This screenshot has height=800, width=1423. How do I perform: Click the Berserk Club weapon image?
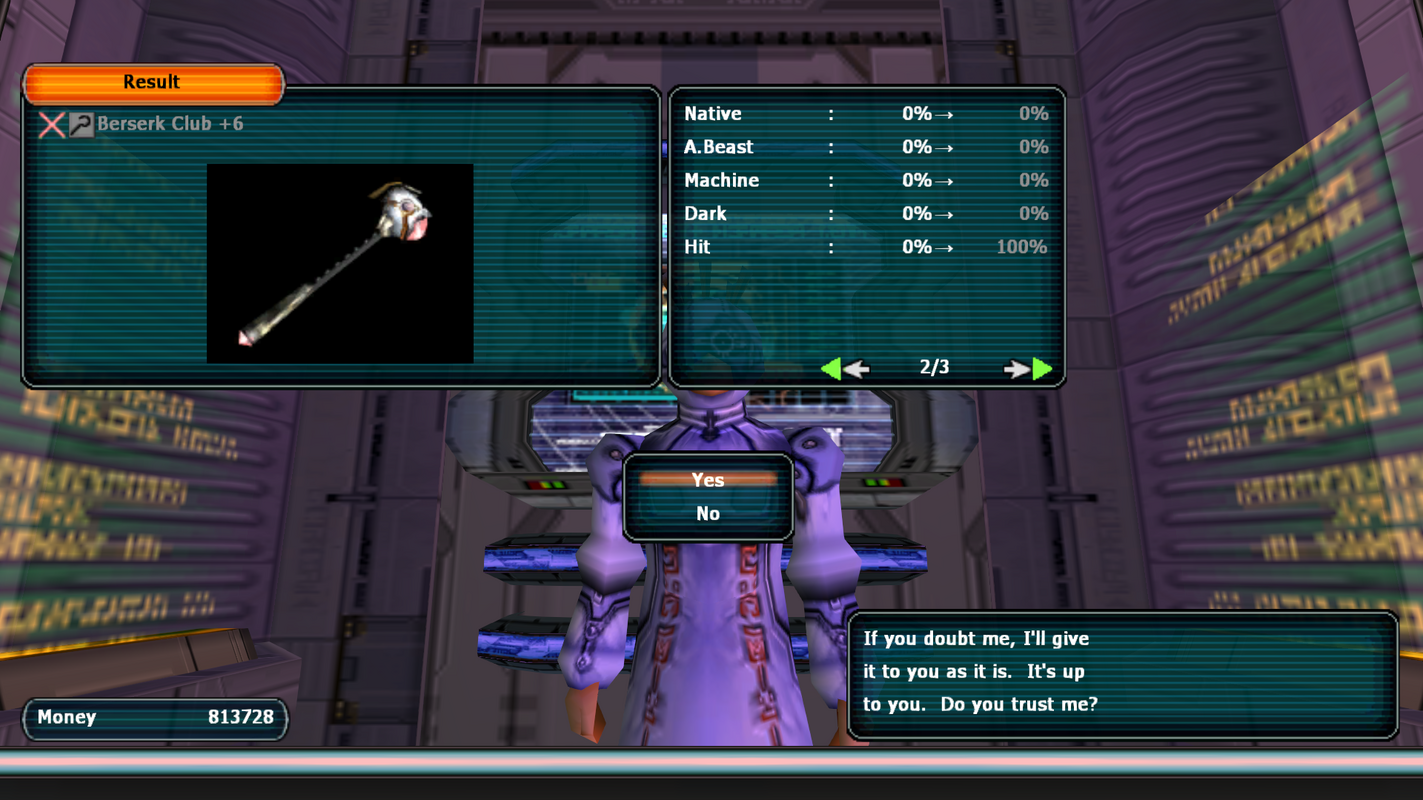click(340, 262)
